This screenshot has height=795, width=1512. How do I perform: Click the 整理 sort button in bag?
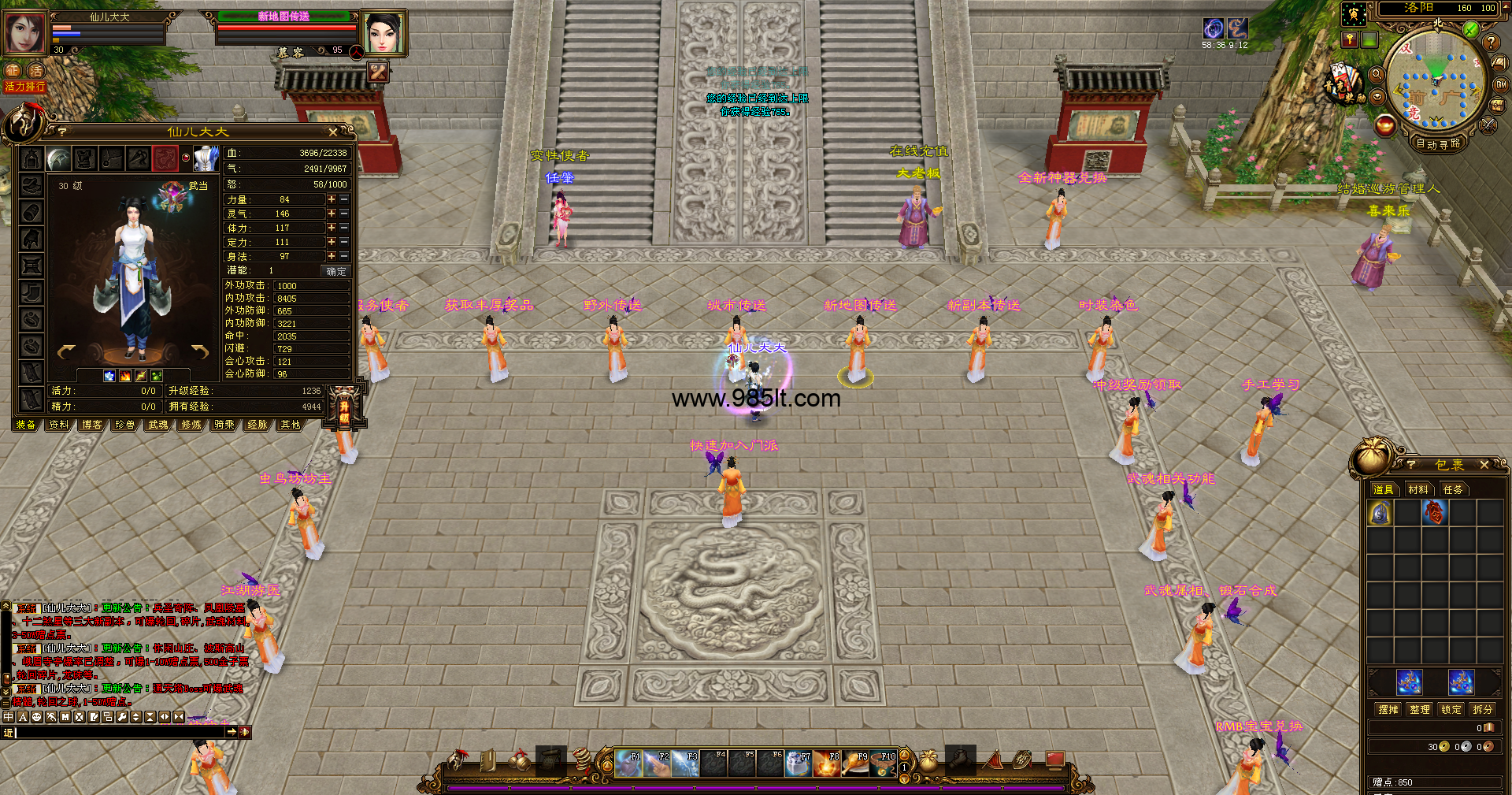(1420, 709)
